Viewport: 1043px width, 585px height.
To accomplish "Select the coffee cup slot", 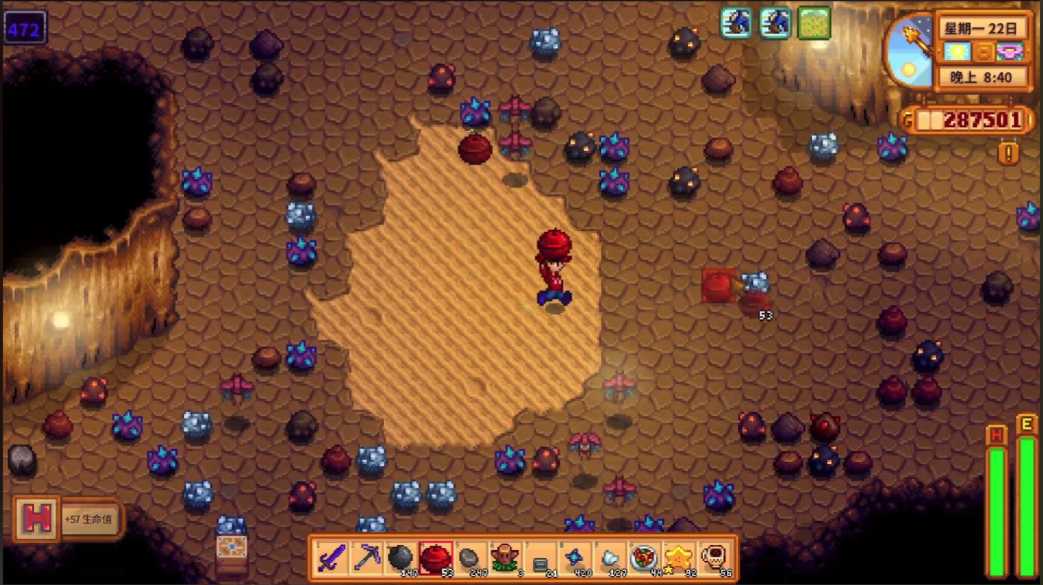I will click(714, 557).
